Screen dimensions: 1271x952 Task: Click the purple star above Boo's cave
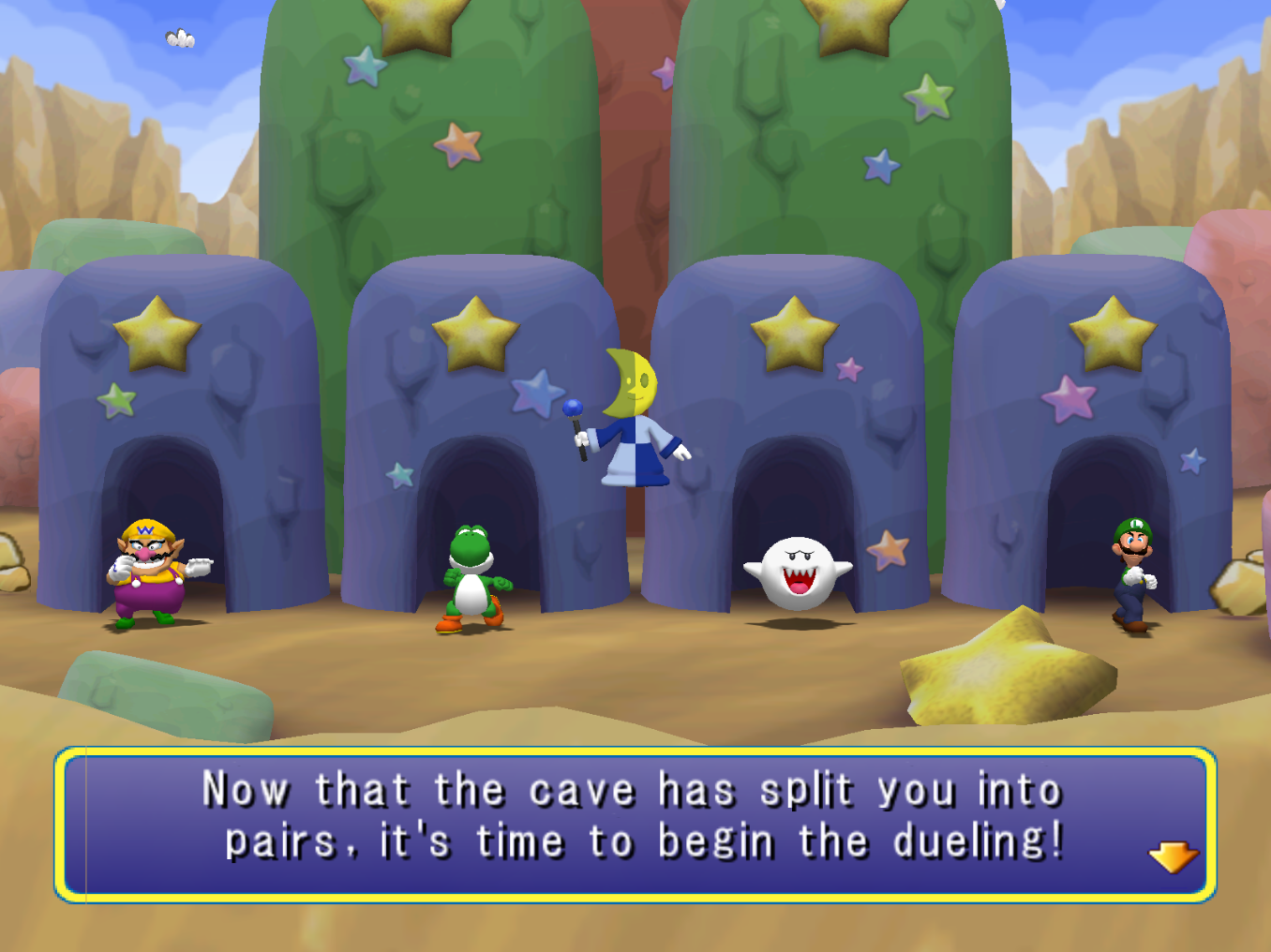(849, 371)
